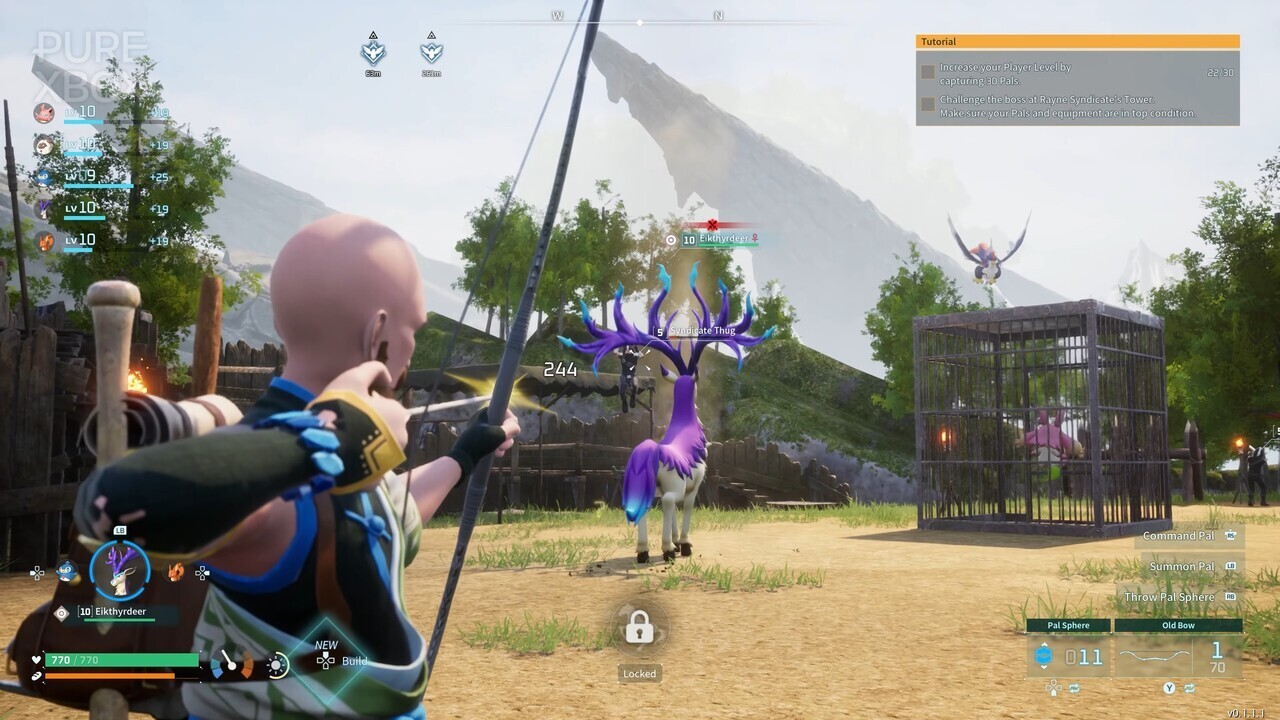The height and width of the screenshot is (720, 1280).
Task: Click the pink pal party portrait
Action: tap(44, 113)
